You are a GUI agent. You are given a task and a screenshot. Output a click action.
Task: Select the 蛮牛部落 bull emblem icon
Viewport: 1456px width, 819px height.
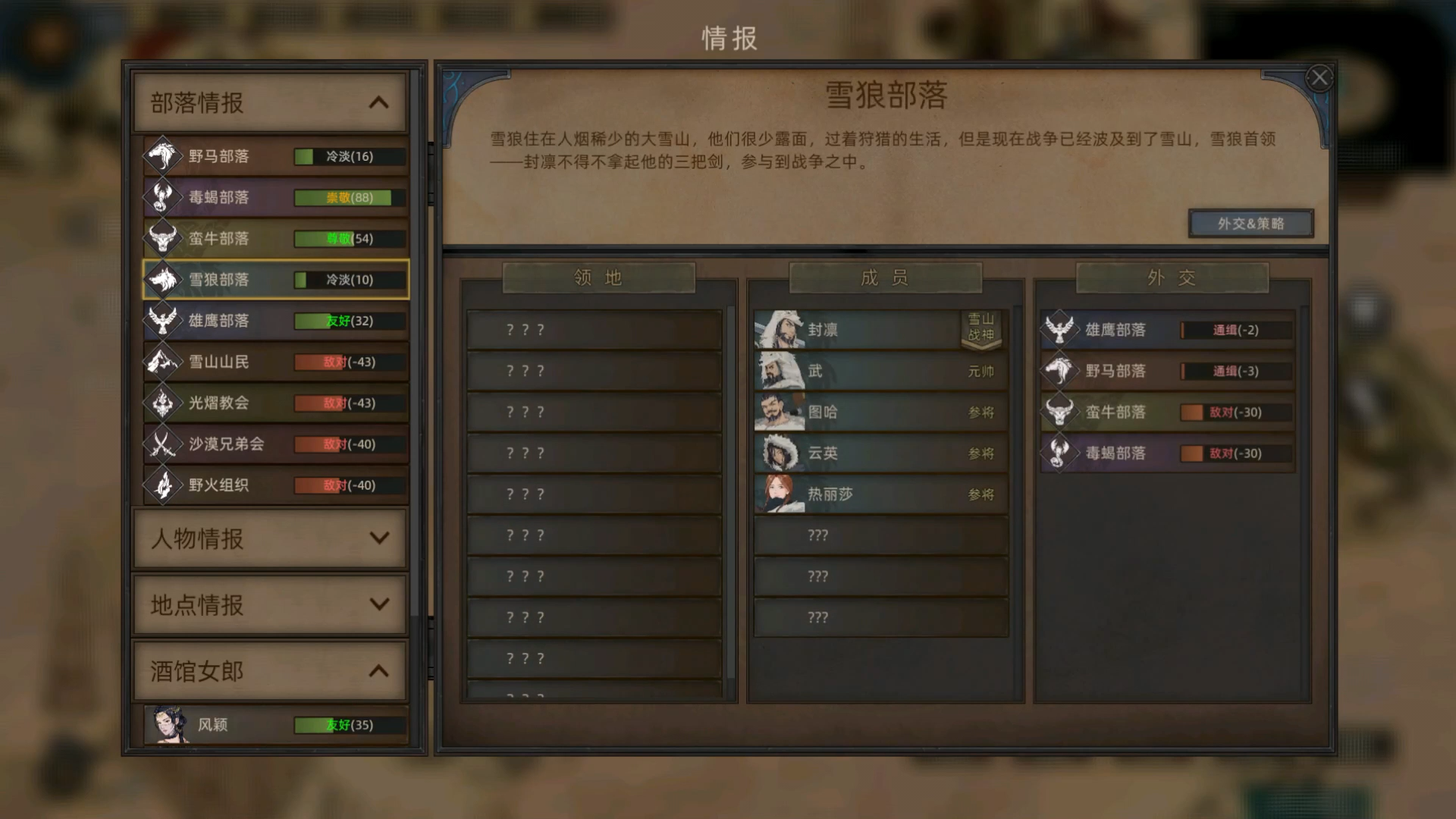[162, 238]
